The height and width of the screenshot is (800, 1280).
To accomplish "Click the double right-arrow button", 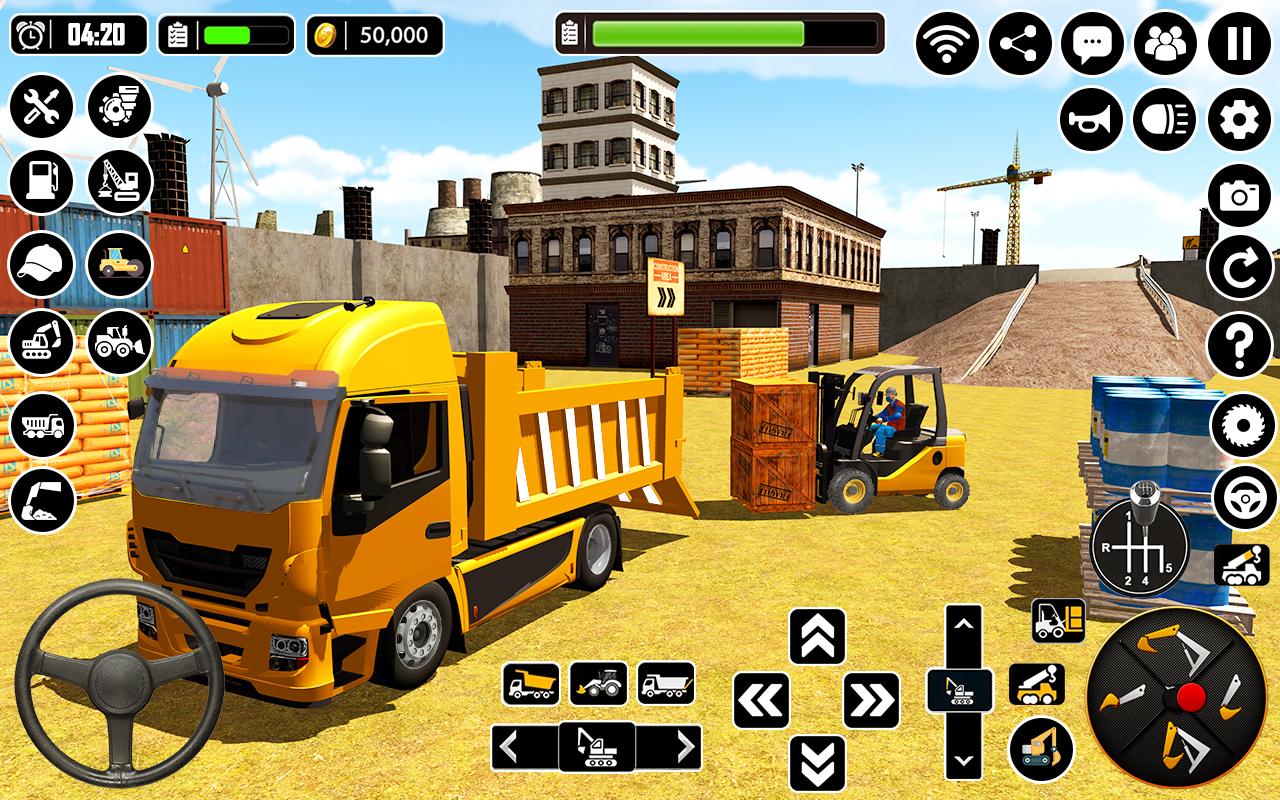I will click(871, 700).
